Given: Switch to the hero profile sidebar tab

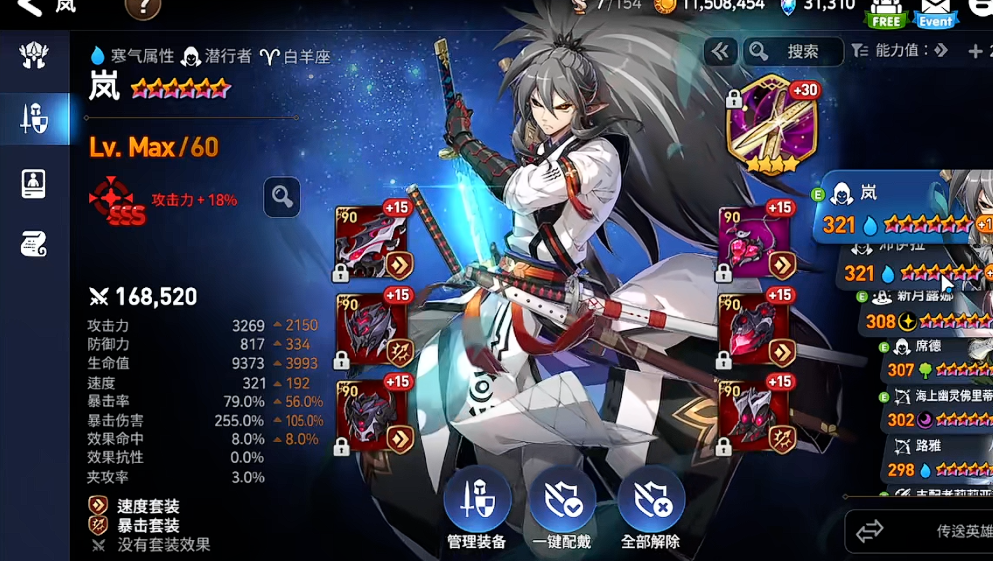Looking at the screenshot, I should tap(34, 184).
